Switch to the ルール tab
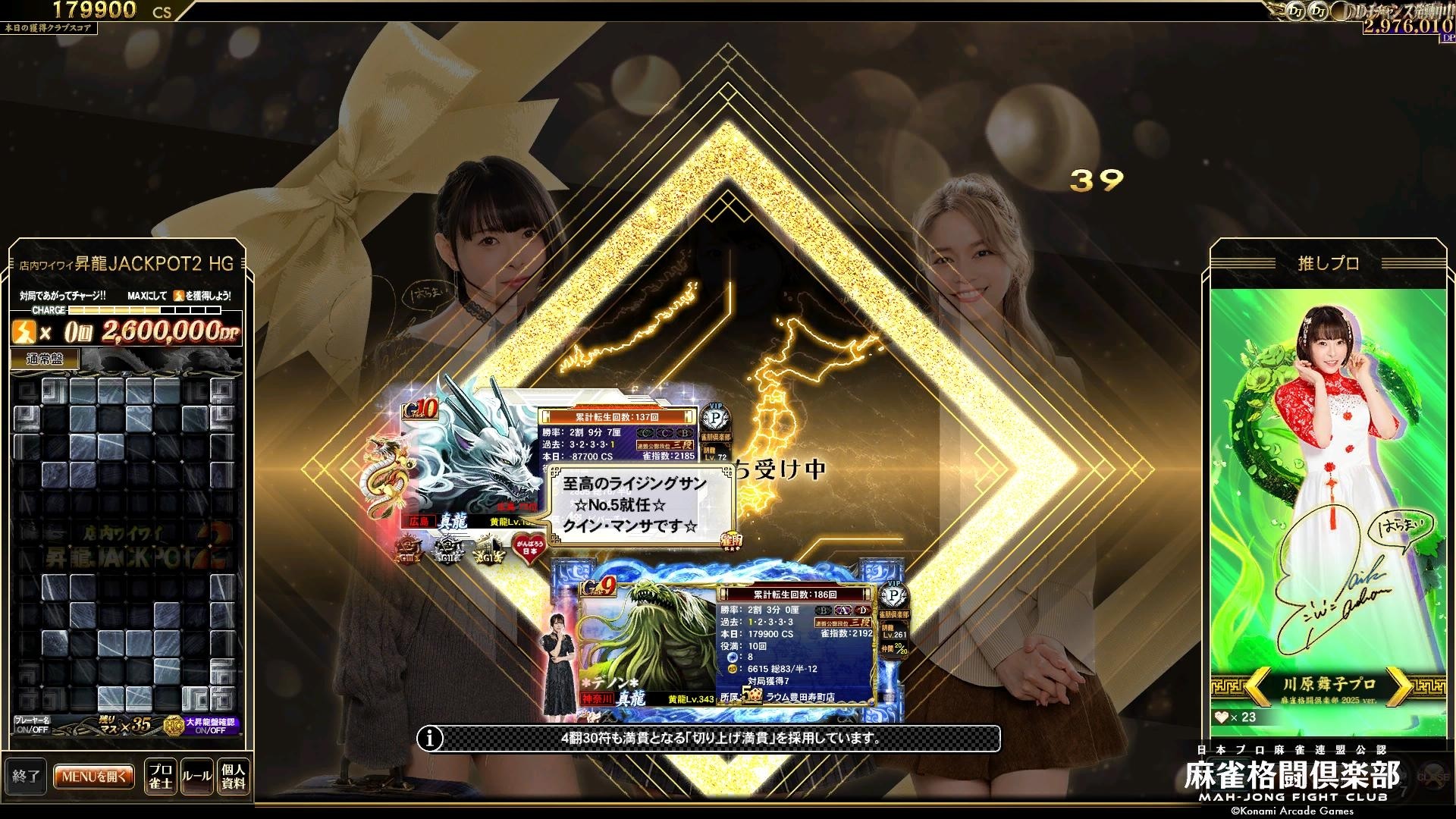 (x=197, y=775)
